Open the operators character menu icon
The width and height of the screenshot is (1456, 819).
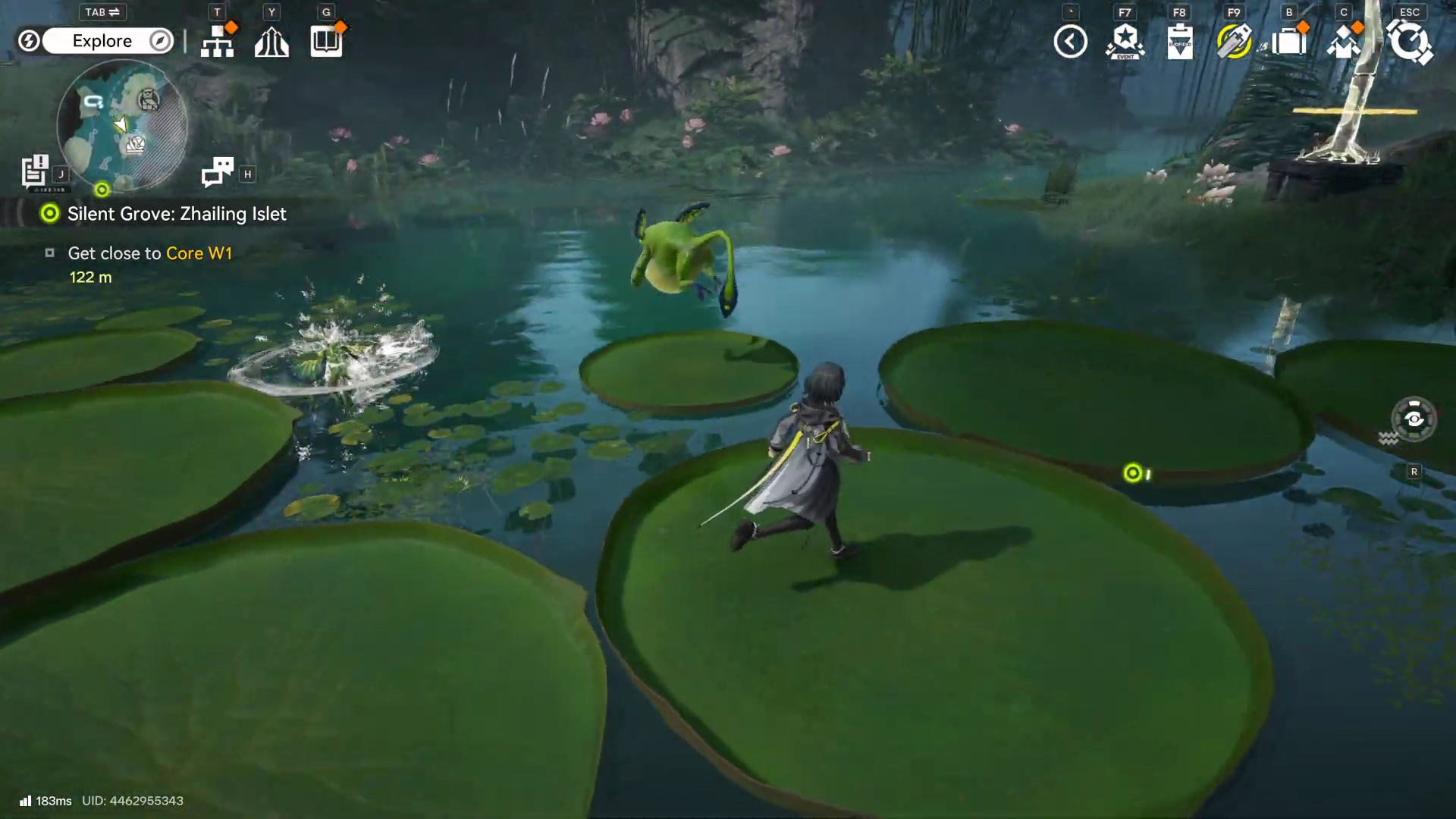point(1343,42)
